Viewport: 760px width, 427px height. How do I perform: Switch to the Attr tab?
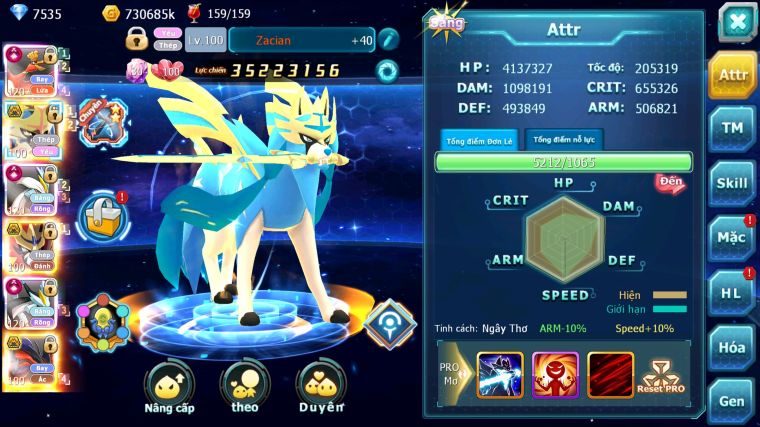pos(732,75)
